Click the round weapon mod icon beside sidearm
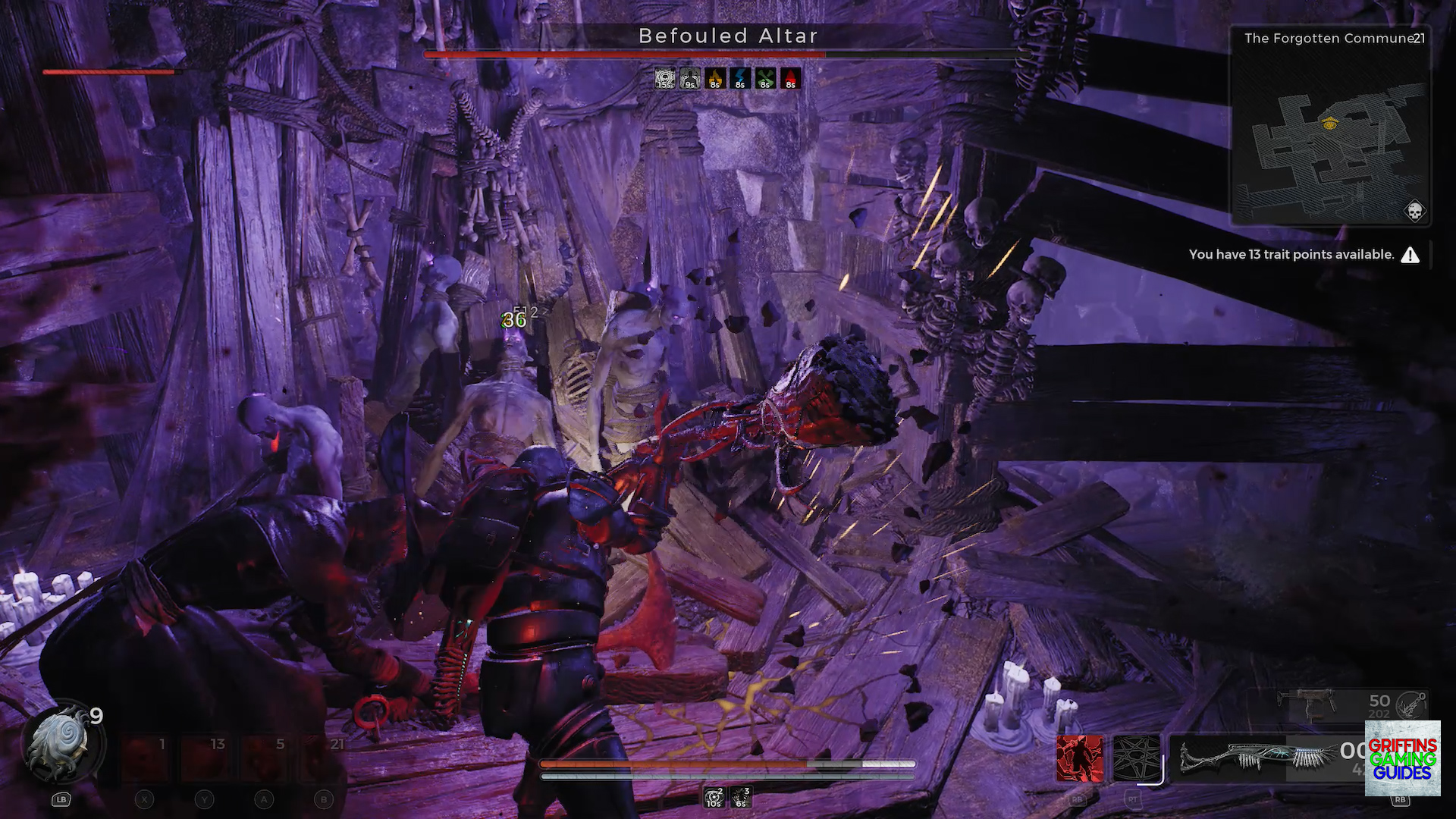The height and width of the screenshot is (819, 1456). pyautogui.click(x=1411, y=704)
